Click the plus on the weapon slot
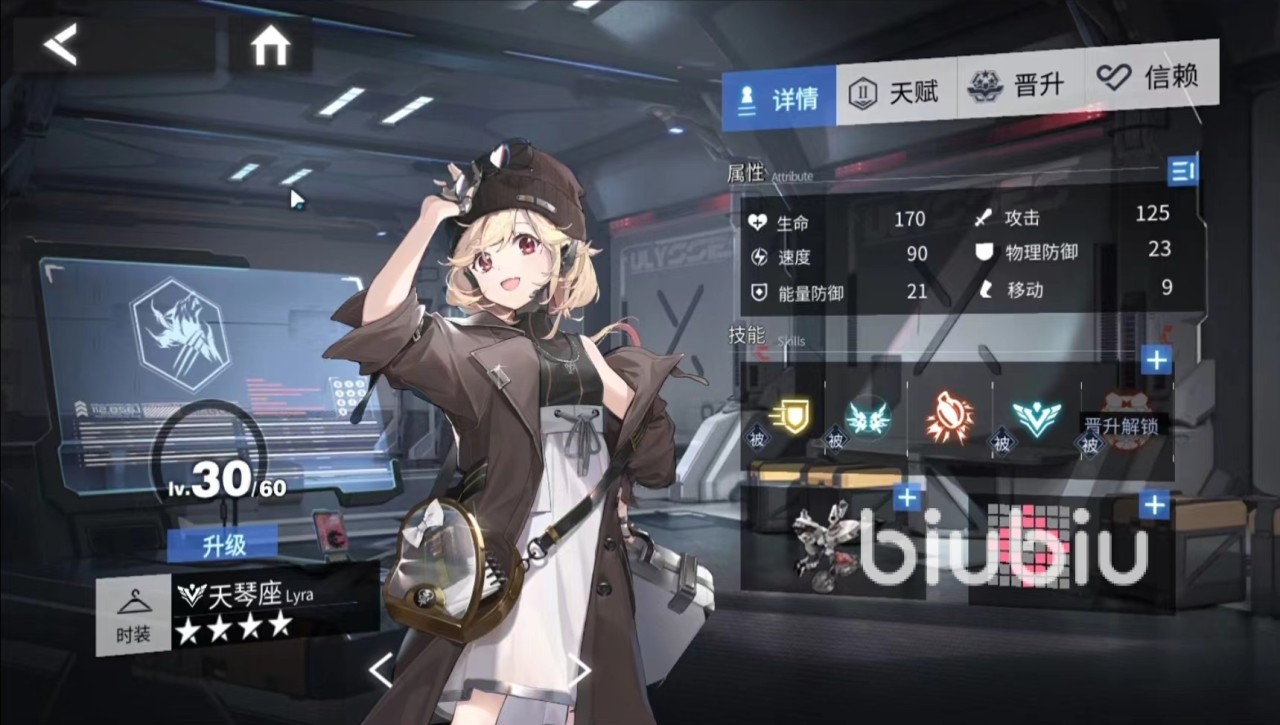 pos(907,497)
